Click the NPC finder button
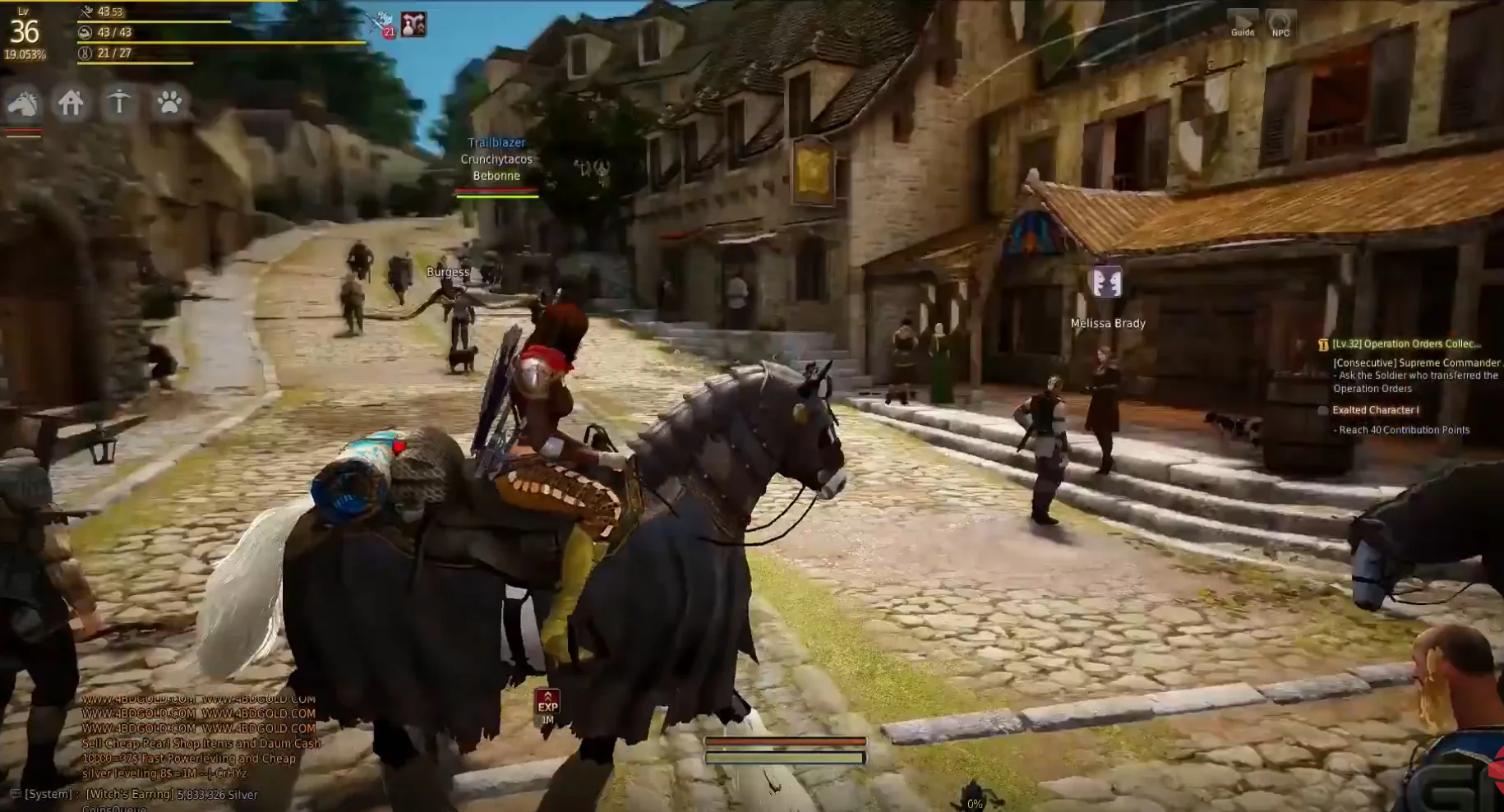This screenshot has width=1504, height=812. 1280,23
